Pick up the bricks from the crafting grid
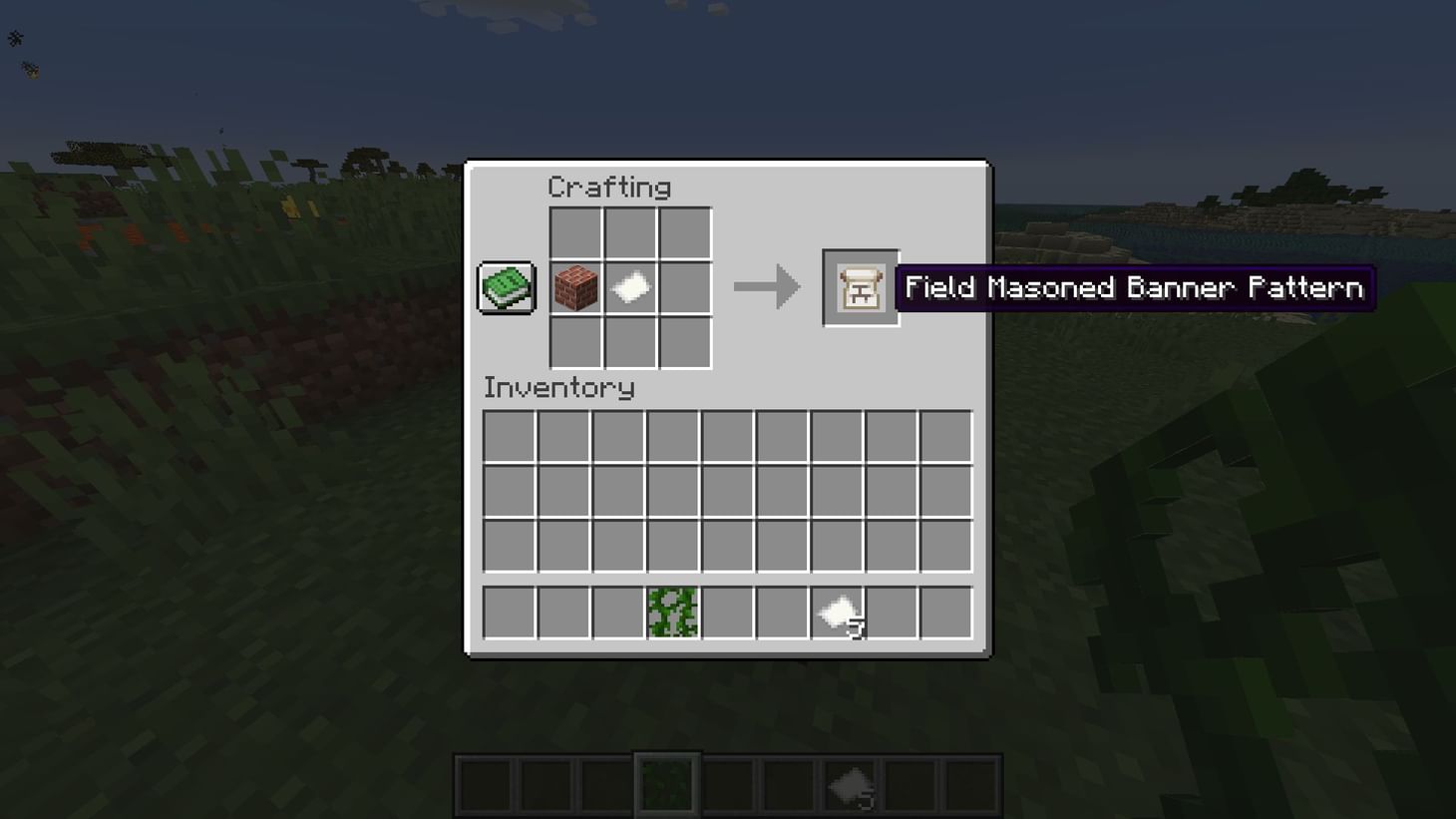The height and width of the screenshot is (819, 1456). click(576, 287)
